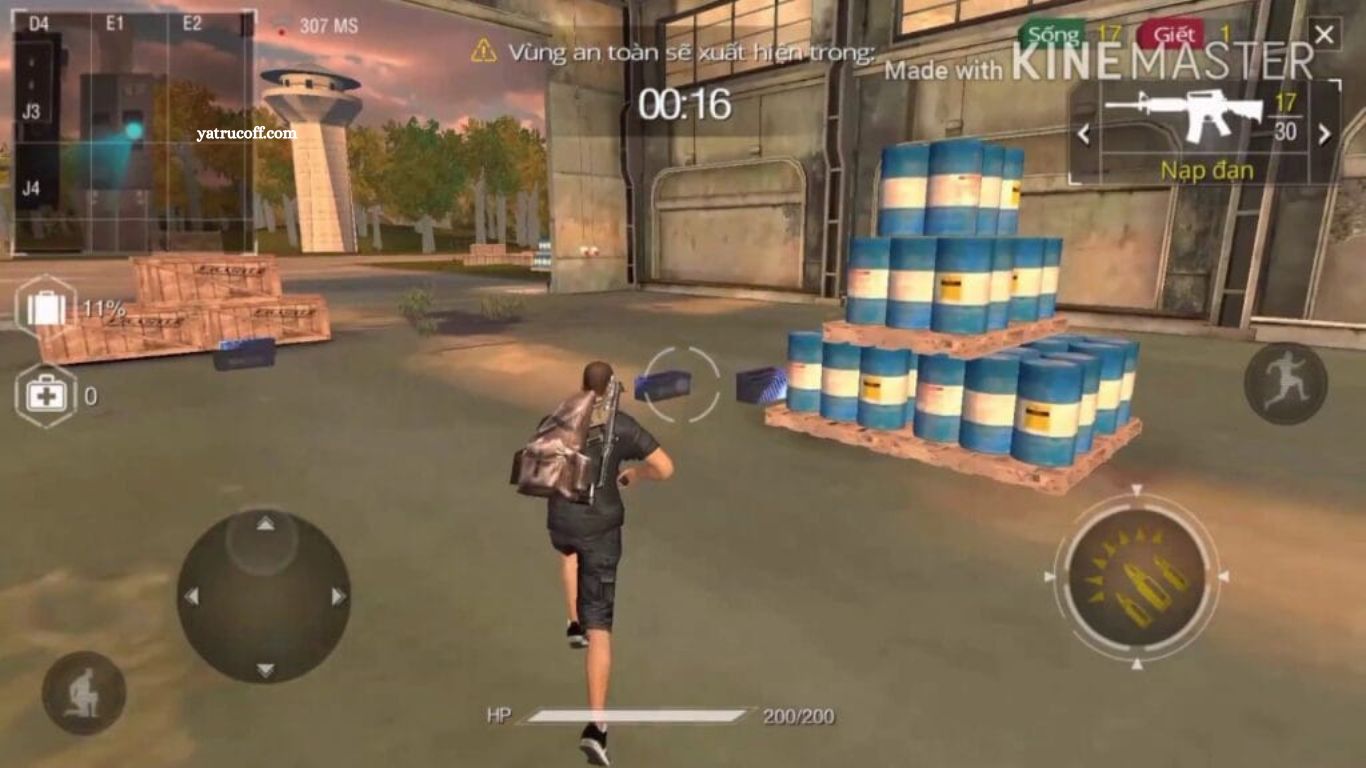Tap the joystick's right arrow

coord(338,597)
